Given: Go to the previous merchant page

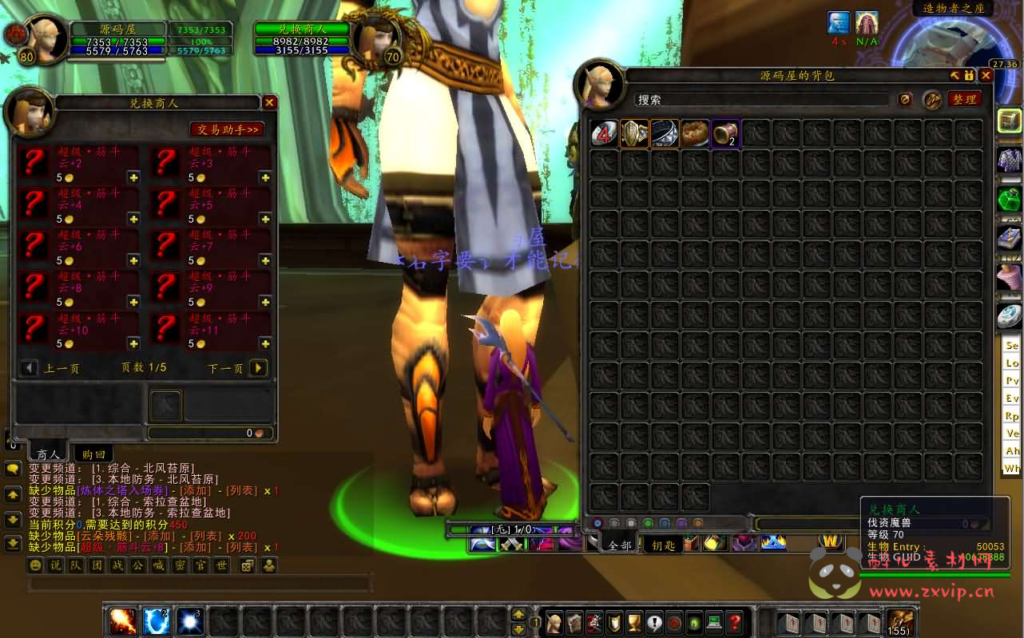Looking at the screenshot, I should (29, 368).
